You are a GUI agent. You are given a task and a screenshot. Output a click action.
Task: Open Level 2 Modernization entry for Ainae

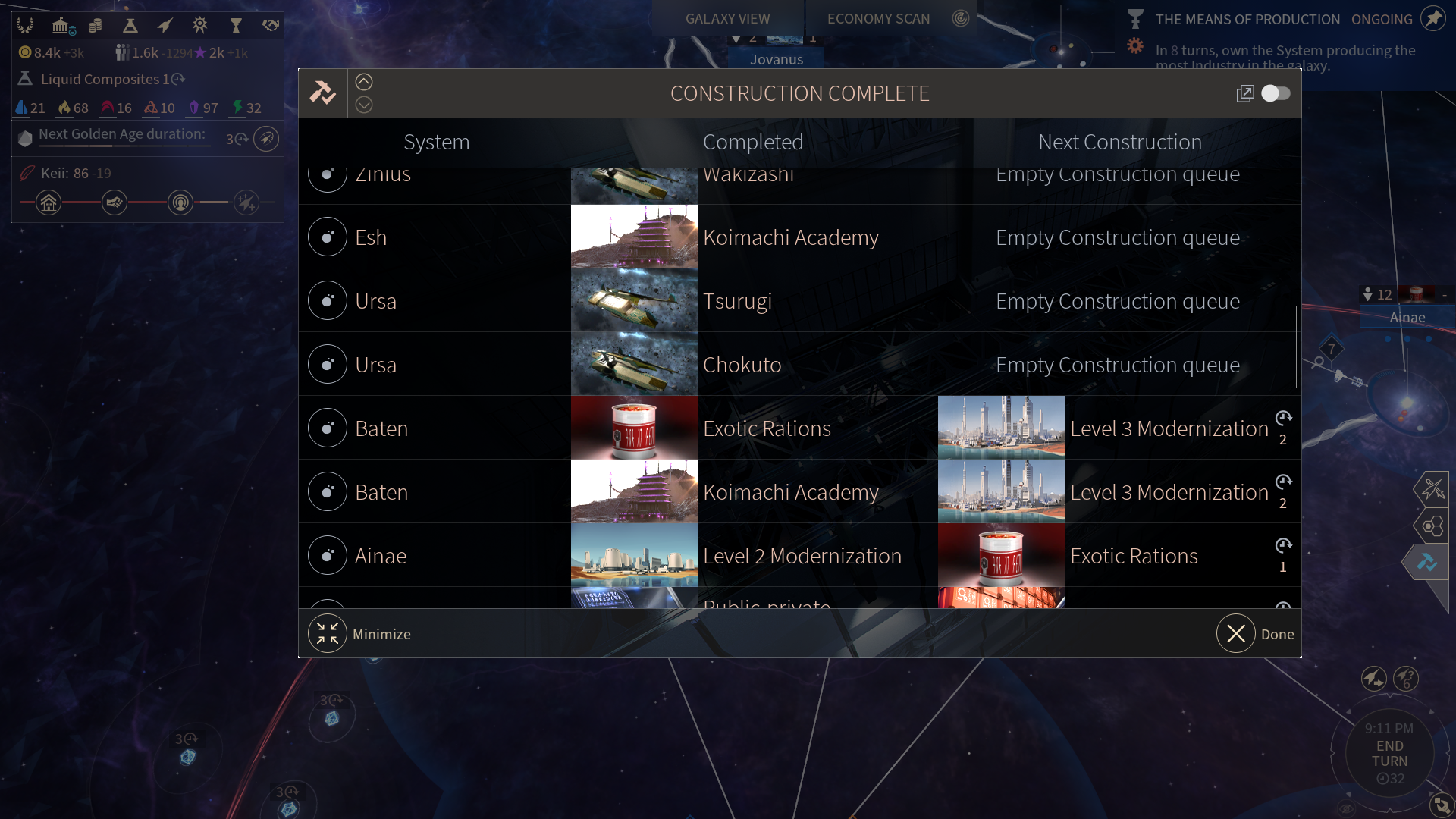(x=802, y=556)
